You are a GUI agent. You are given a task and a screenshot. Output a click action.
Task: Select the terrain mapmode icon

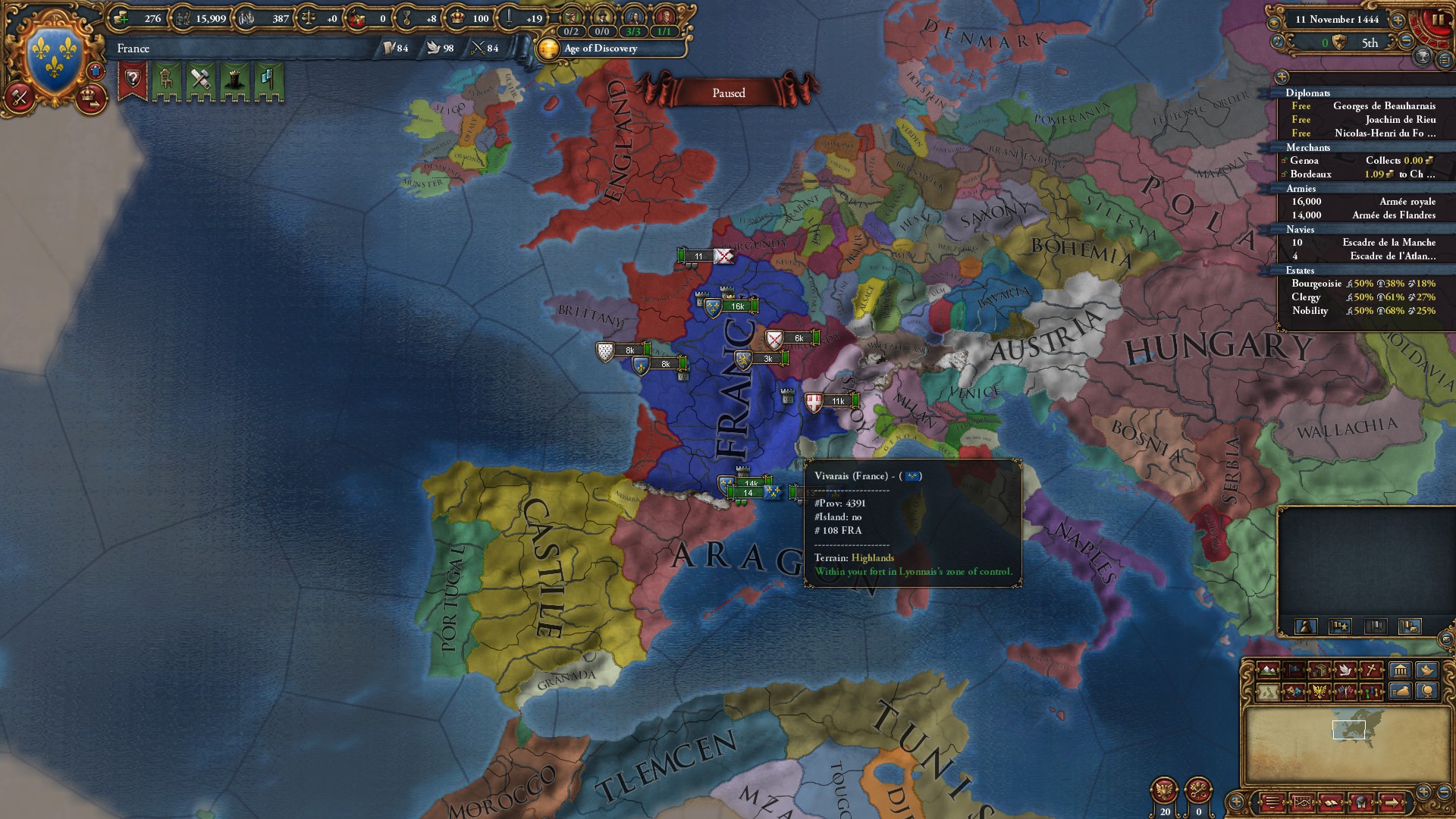point(1268,670)
